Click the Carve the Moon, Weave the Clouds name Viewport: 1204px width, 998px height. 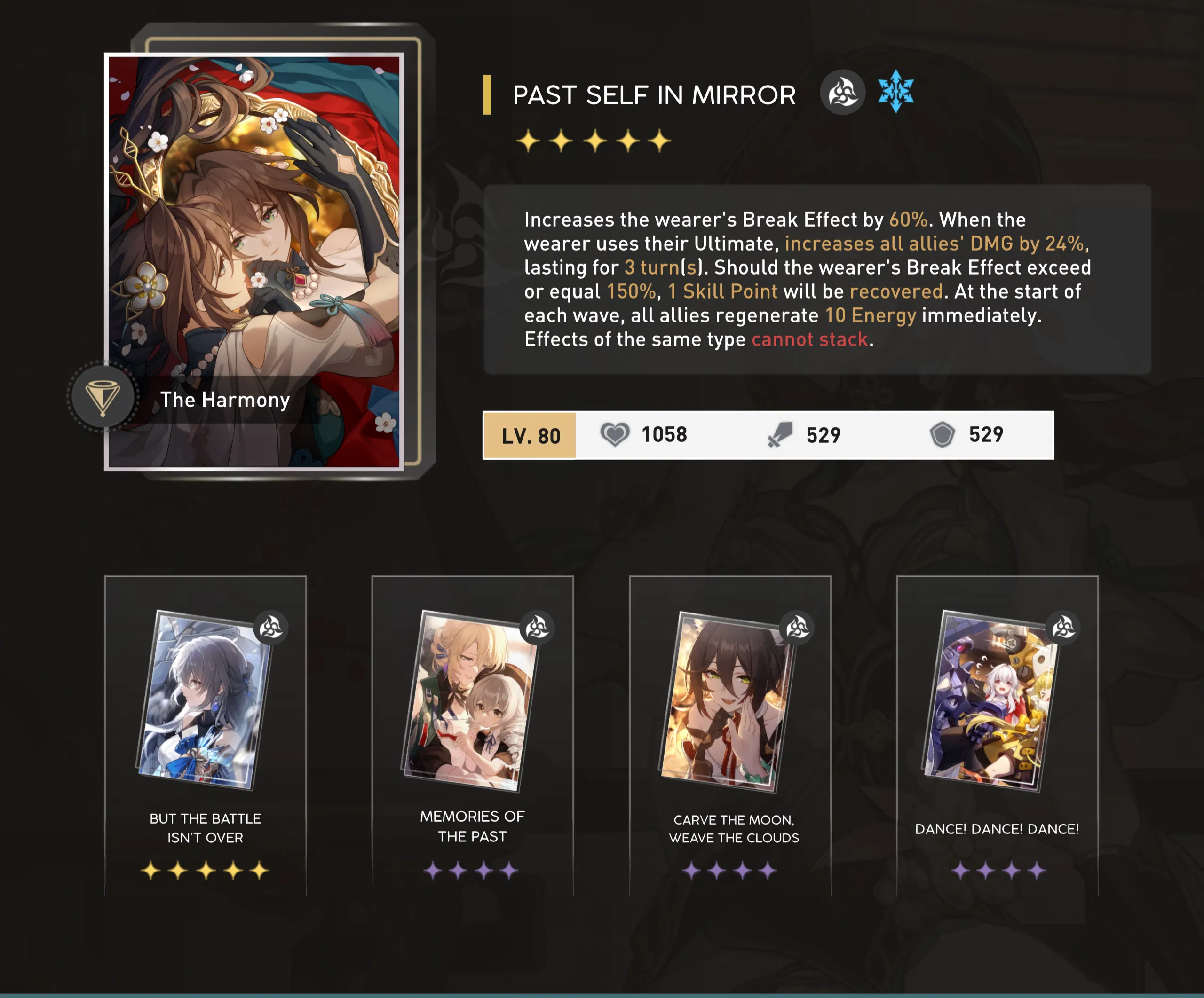(735, 828)
